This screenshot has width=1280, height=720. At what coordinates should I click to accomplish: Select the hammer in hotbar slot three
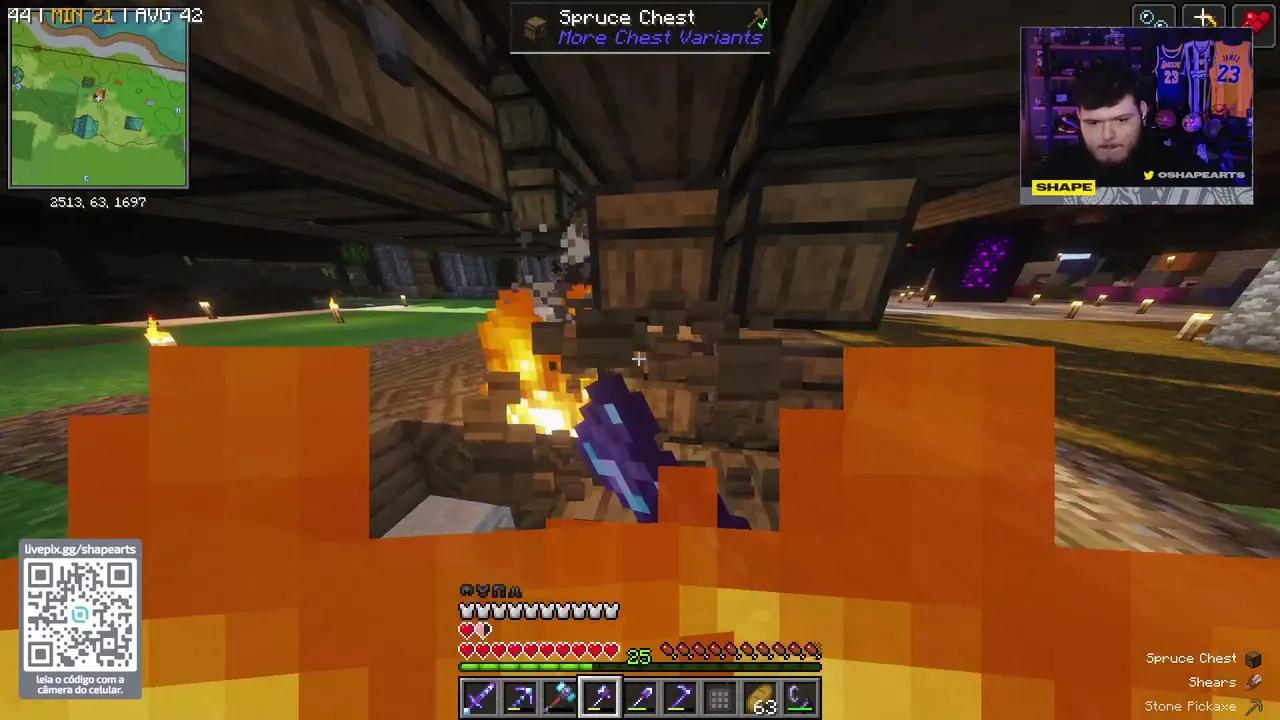tap(558, 697)
